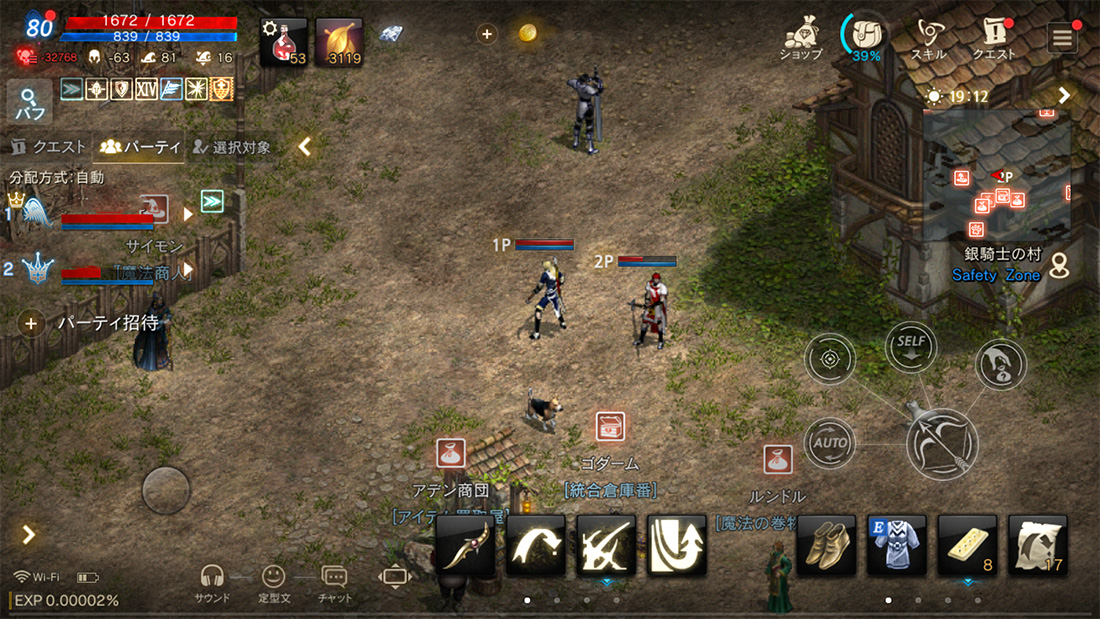Screen dimensions: 1100x619
Task: Open the チャット chat window
Action: click(334, 582)
